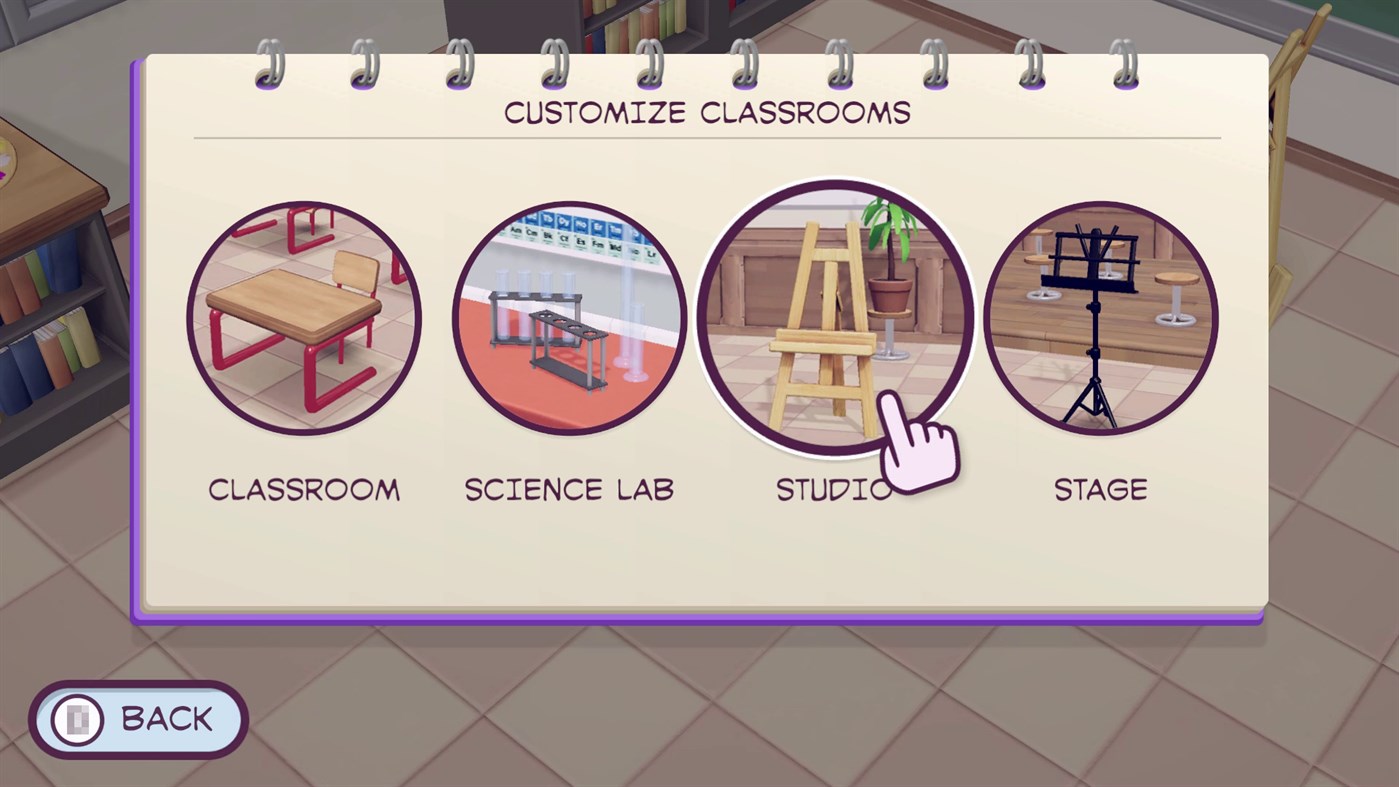Click the SCIENCE LAB label
1399x787 pixels.
coord(569,489)
